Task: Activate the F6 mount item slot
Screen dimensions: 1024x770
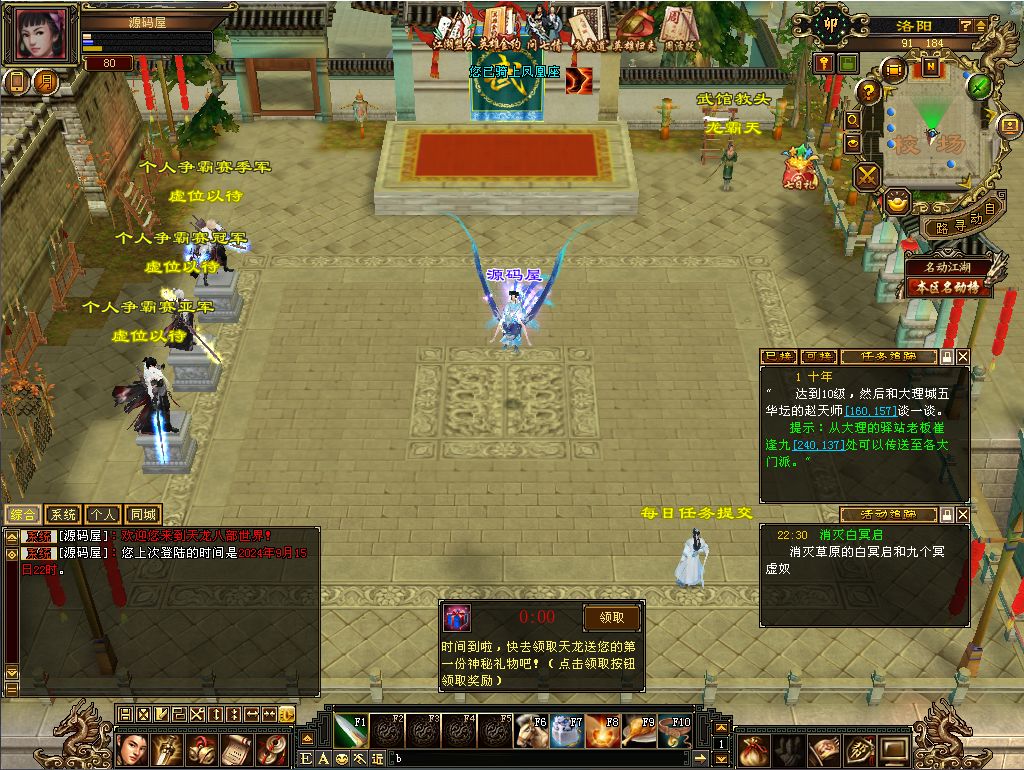Action: pos(531,731)
